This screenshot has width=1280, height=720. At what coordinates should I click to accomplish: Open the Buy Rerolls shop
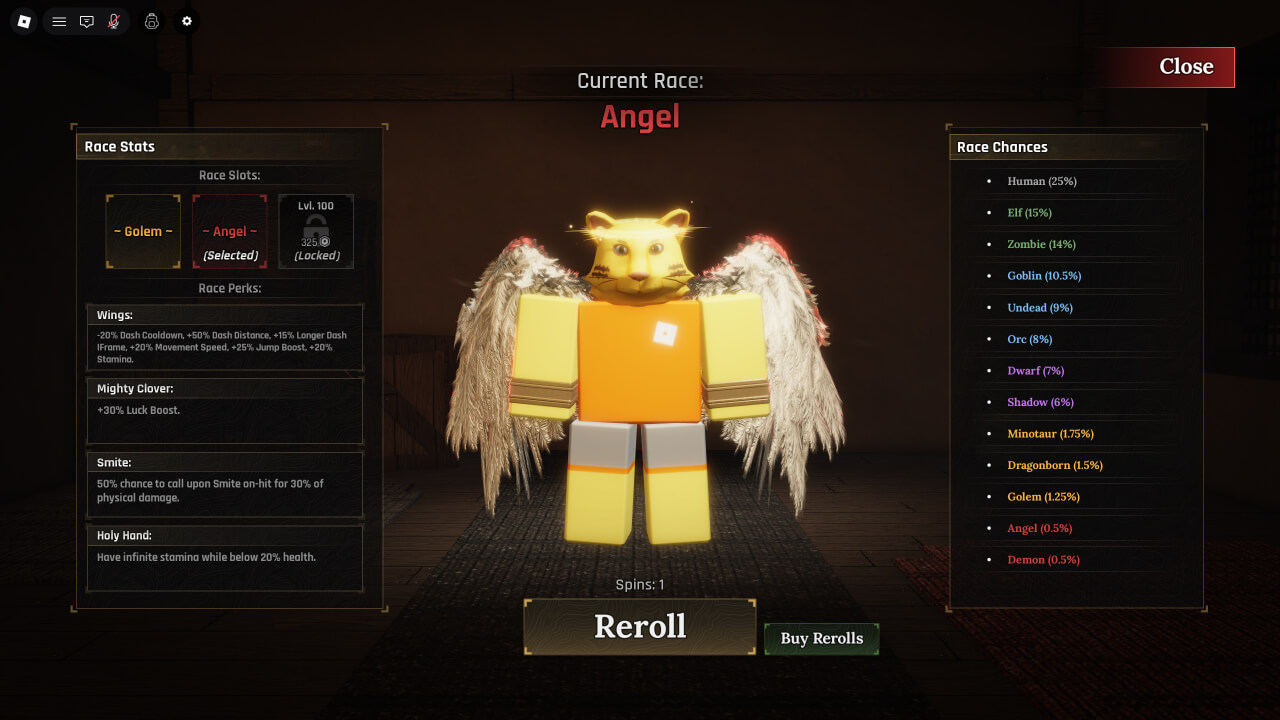(821, 639)
